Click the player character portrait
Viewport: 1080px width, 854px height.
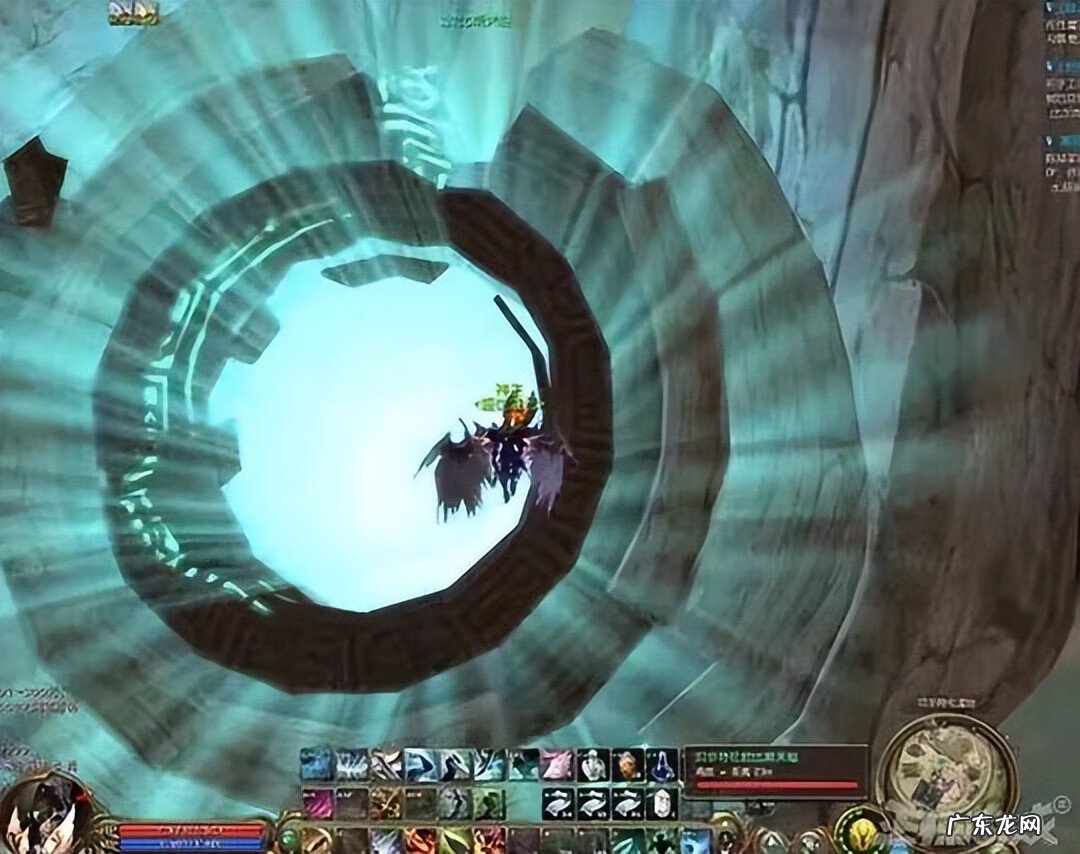[x=45, y=812]
